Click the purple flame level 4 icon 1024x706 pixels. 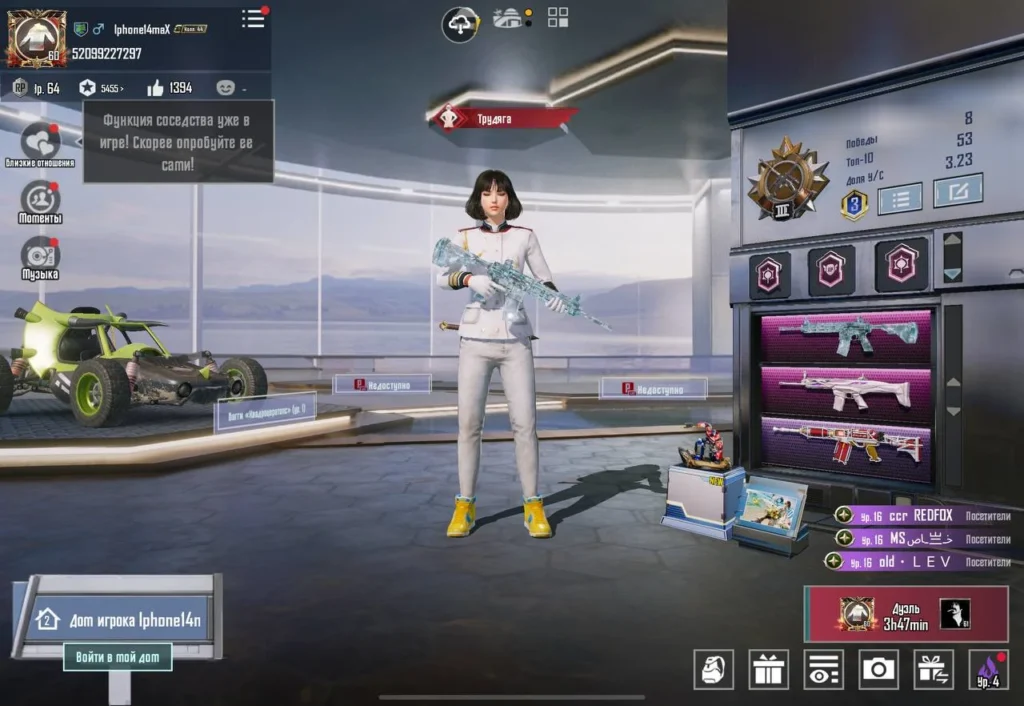pyautogui.click(x=988, y=669)
